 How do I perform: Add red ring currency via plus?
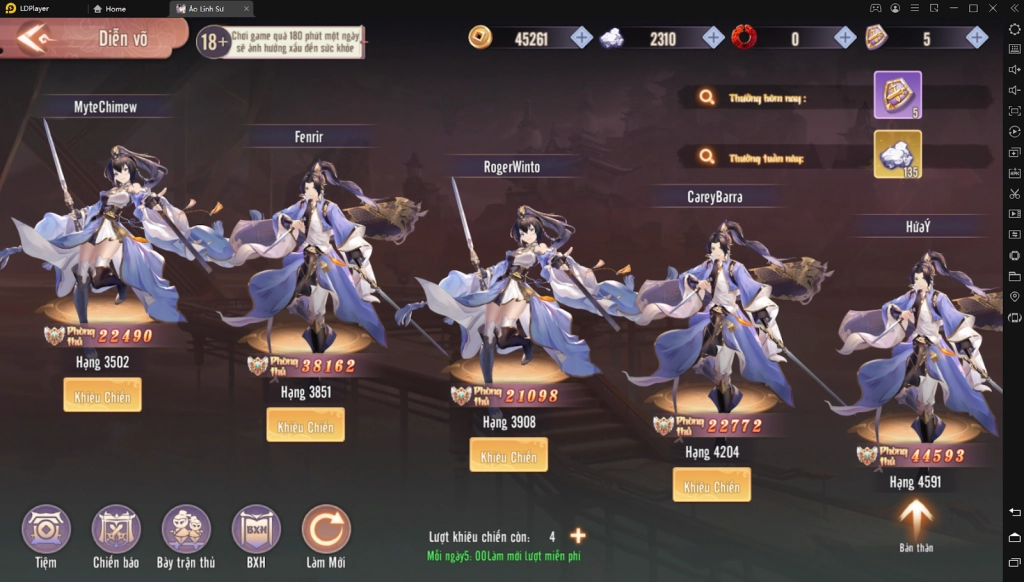coord(845,38)
